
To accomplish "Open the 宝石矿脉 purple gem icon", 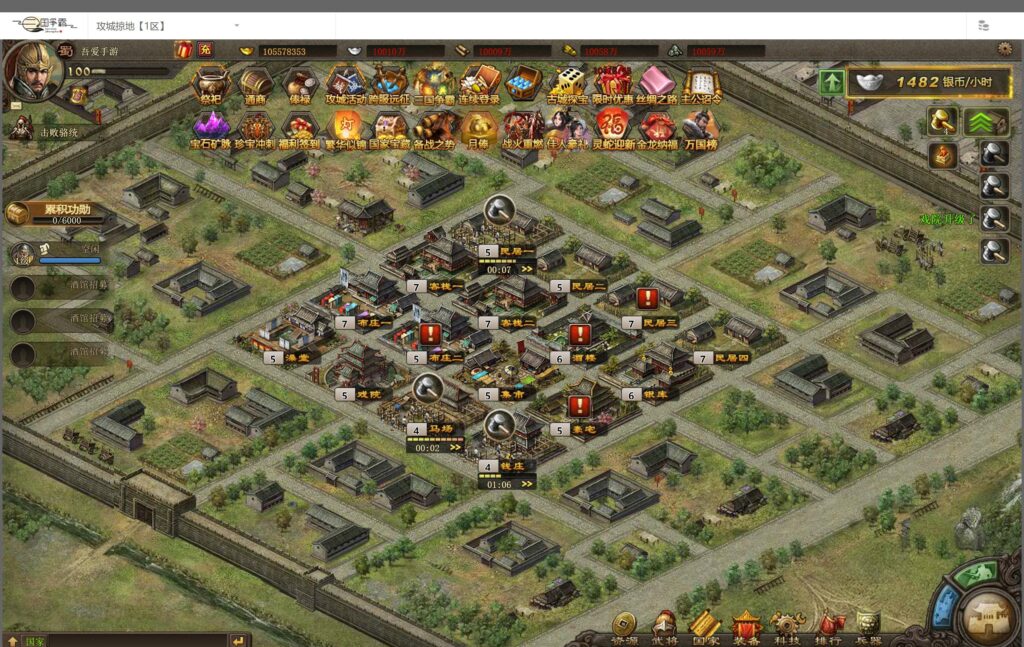I will pos(211,126).
